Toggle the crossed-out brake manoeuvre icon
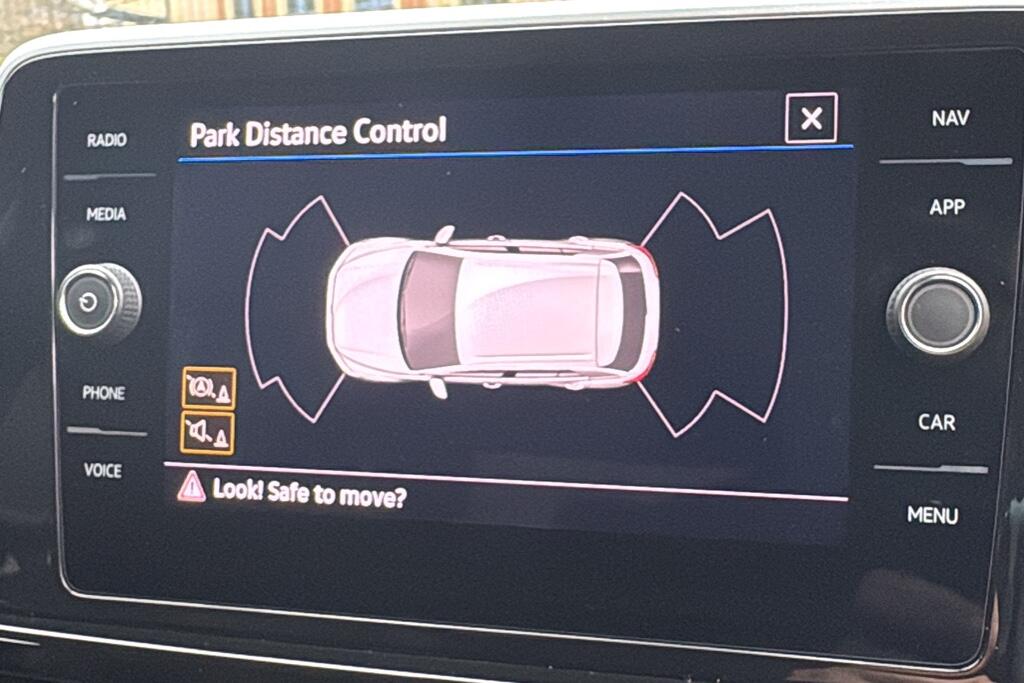Image resolution: width=1024 pixels, height=683 pixels. pyautogui.click(x=208, y=388)
